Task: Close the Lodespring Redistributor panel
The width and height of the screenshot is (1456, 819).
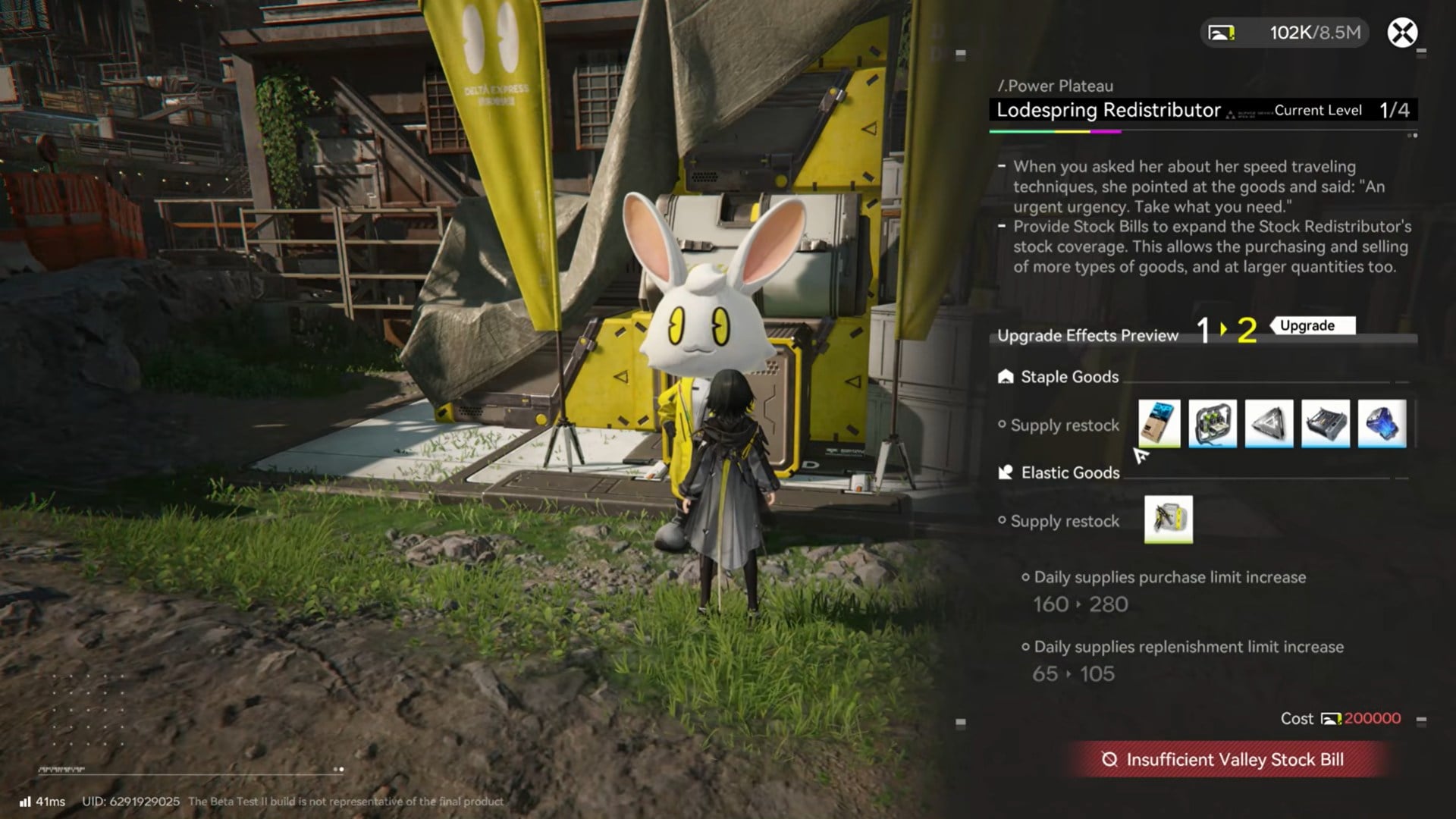Action: (x=1402, y=33)
